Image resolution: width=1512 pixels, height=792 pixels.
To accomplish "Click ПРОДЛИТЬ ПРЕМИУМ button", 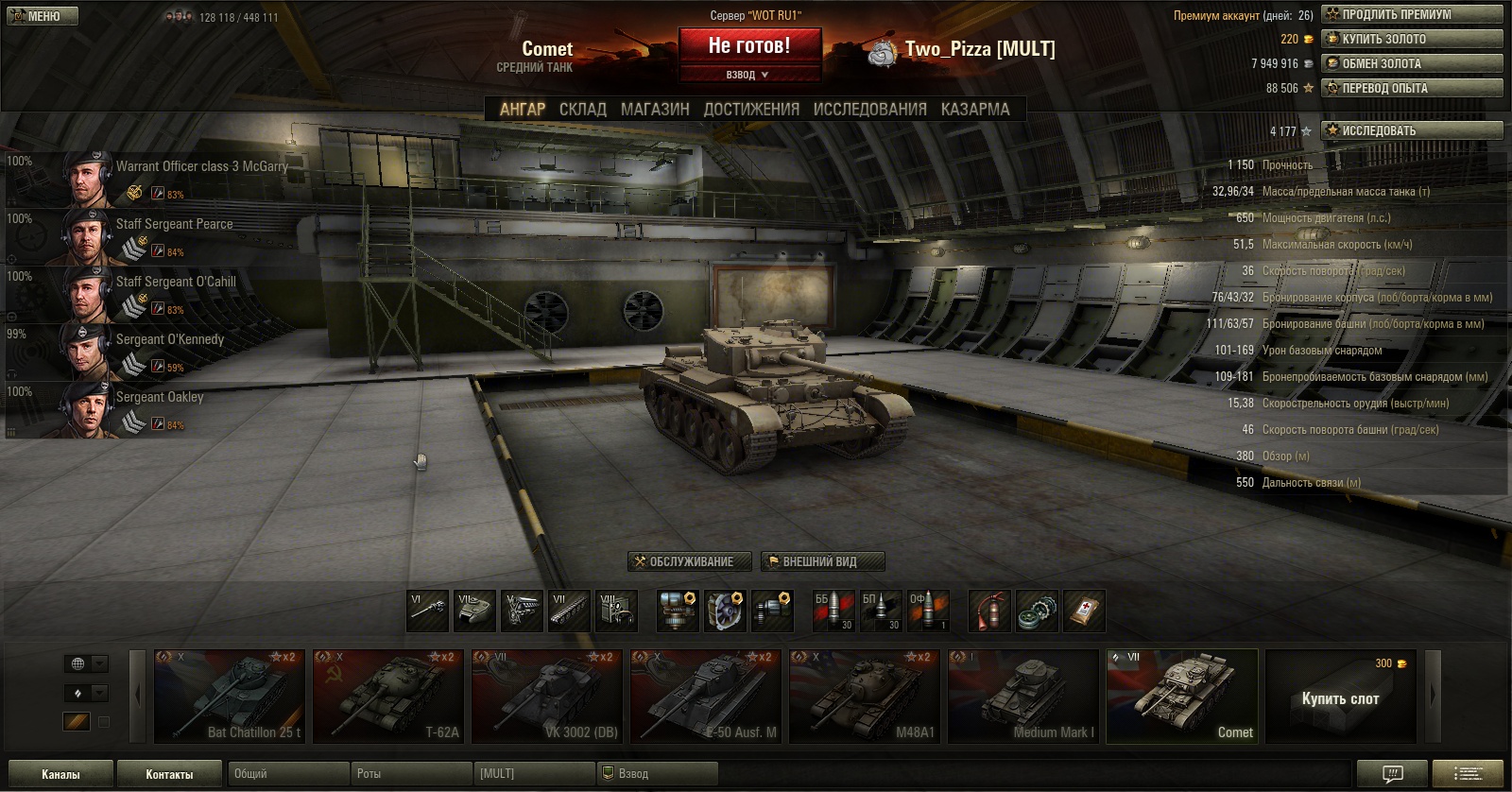I will [x=1411, y=14].
